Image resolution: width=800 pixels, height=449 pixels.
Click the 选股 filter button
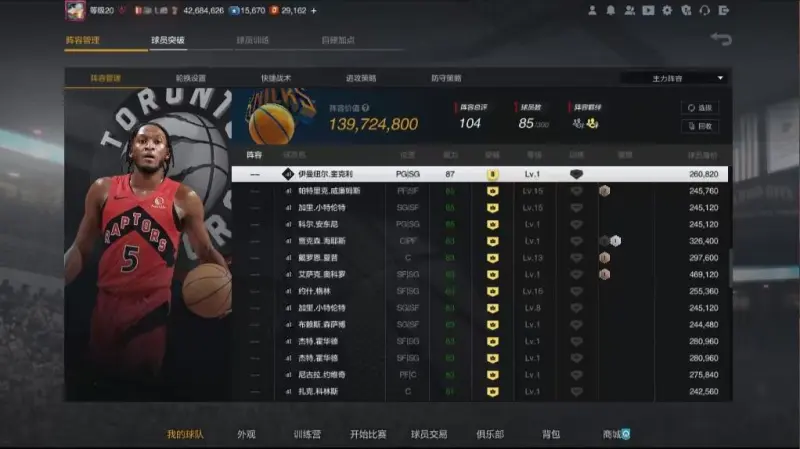(700, 107)
